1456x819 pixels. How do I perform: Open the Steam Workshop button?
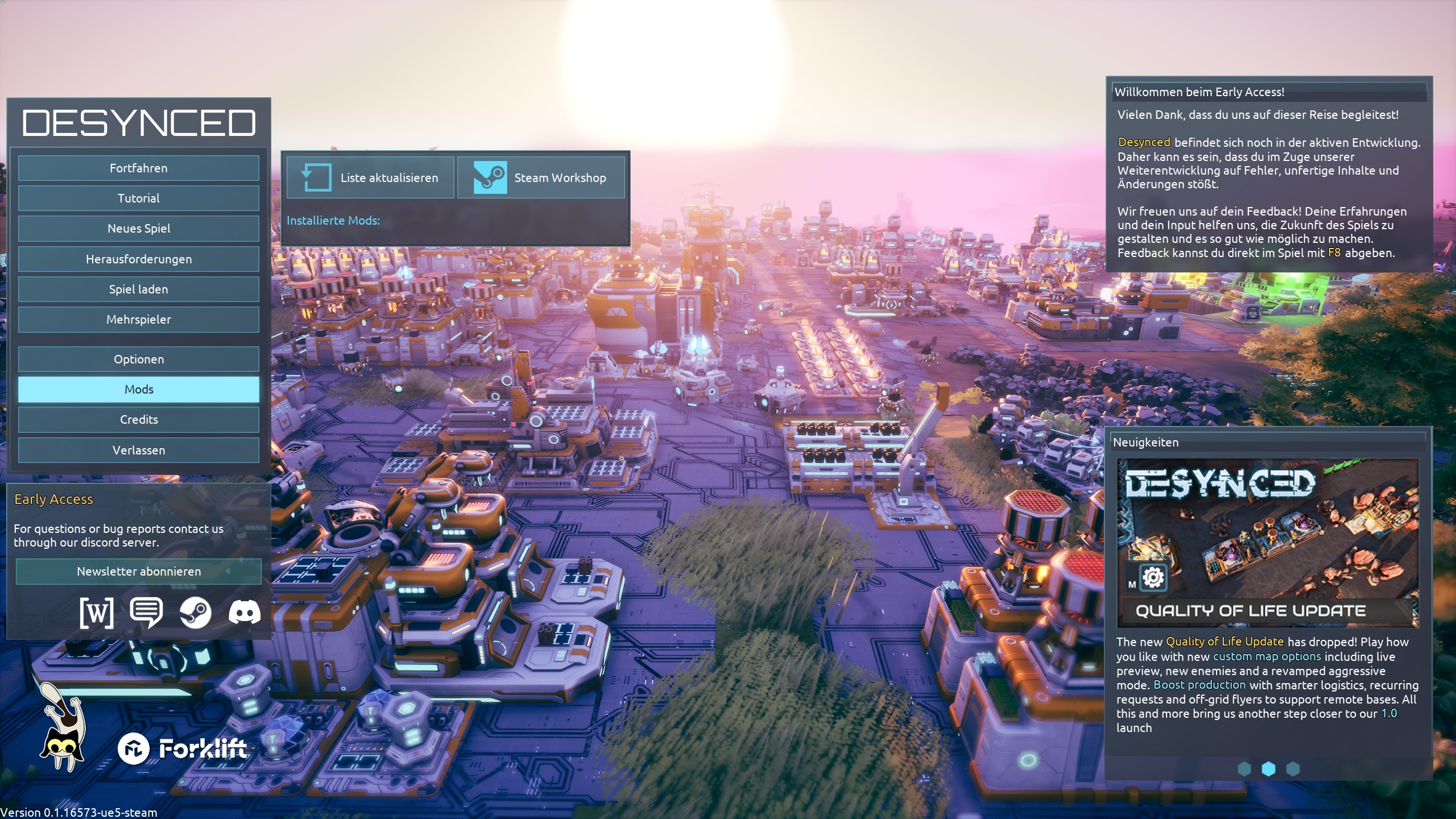[x=541, y=178]
